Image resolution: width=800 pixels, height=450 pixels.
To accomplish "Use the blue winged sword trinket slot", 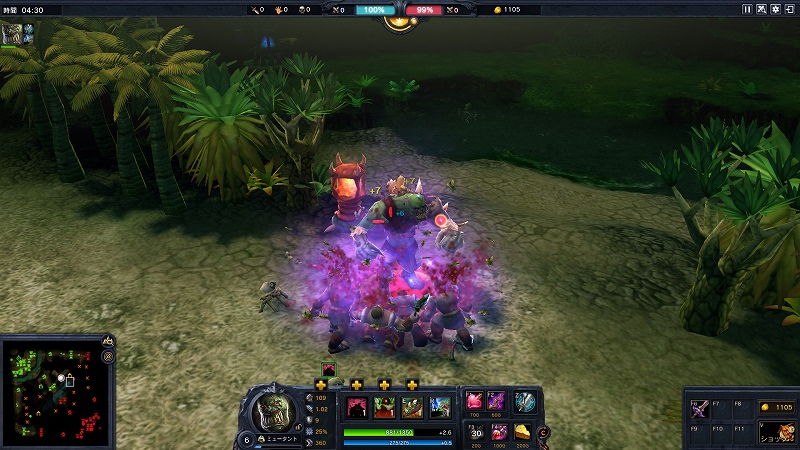I will [524, 402].
